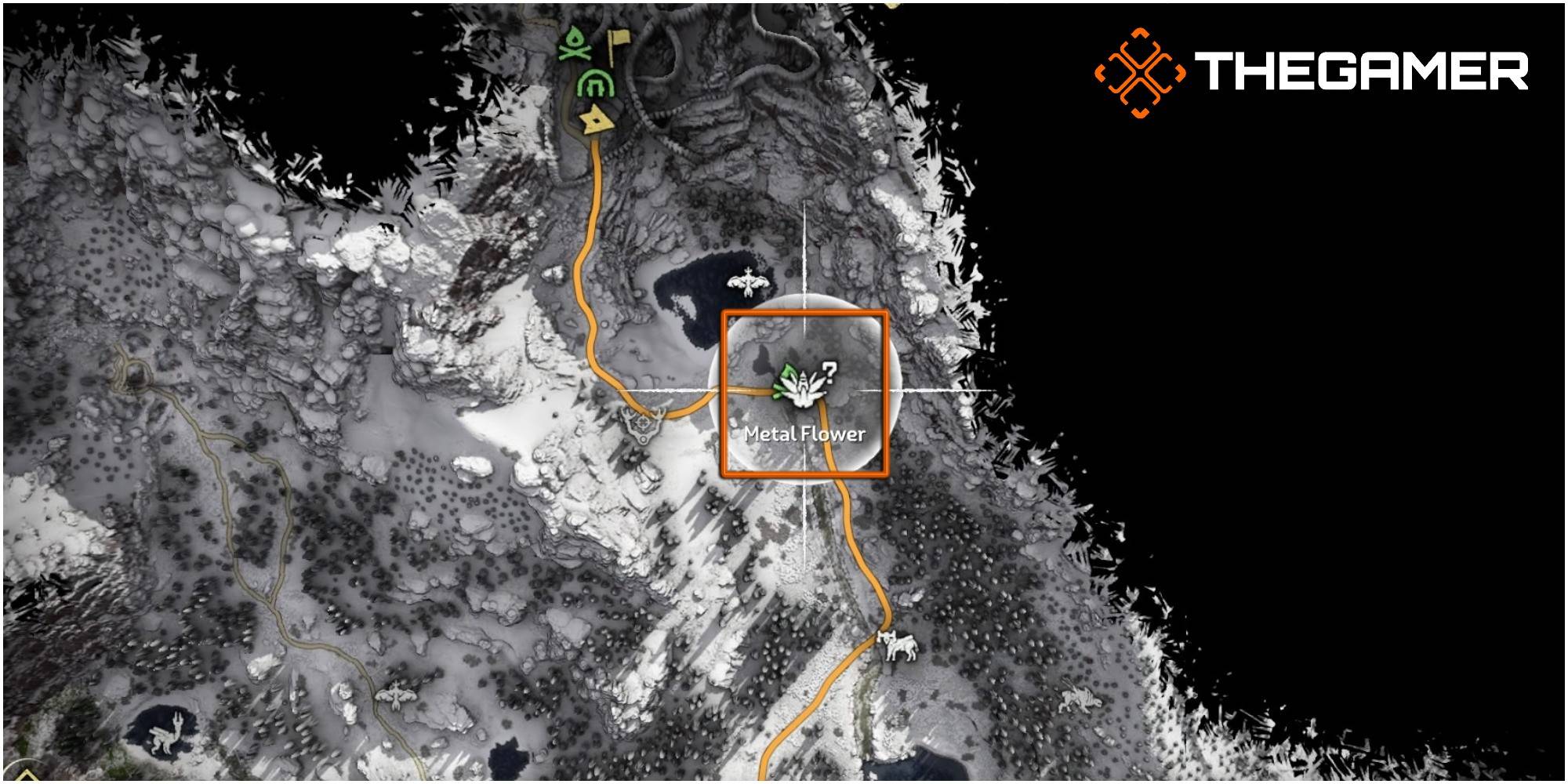Click the yellow flag settlement marker
Viewport: 1568px width, 784px height.
pyautogui.click(x=619, y=37)
